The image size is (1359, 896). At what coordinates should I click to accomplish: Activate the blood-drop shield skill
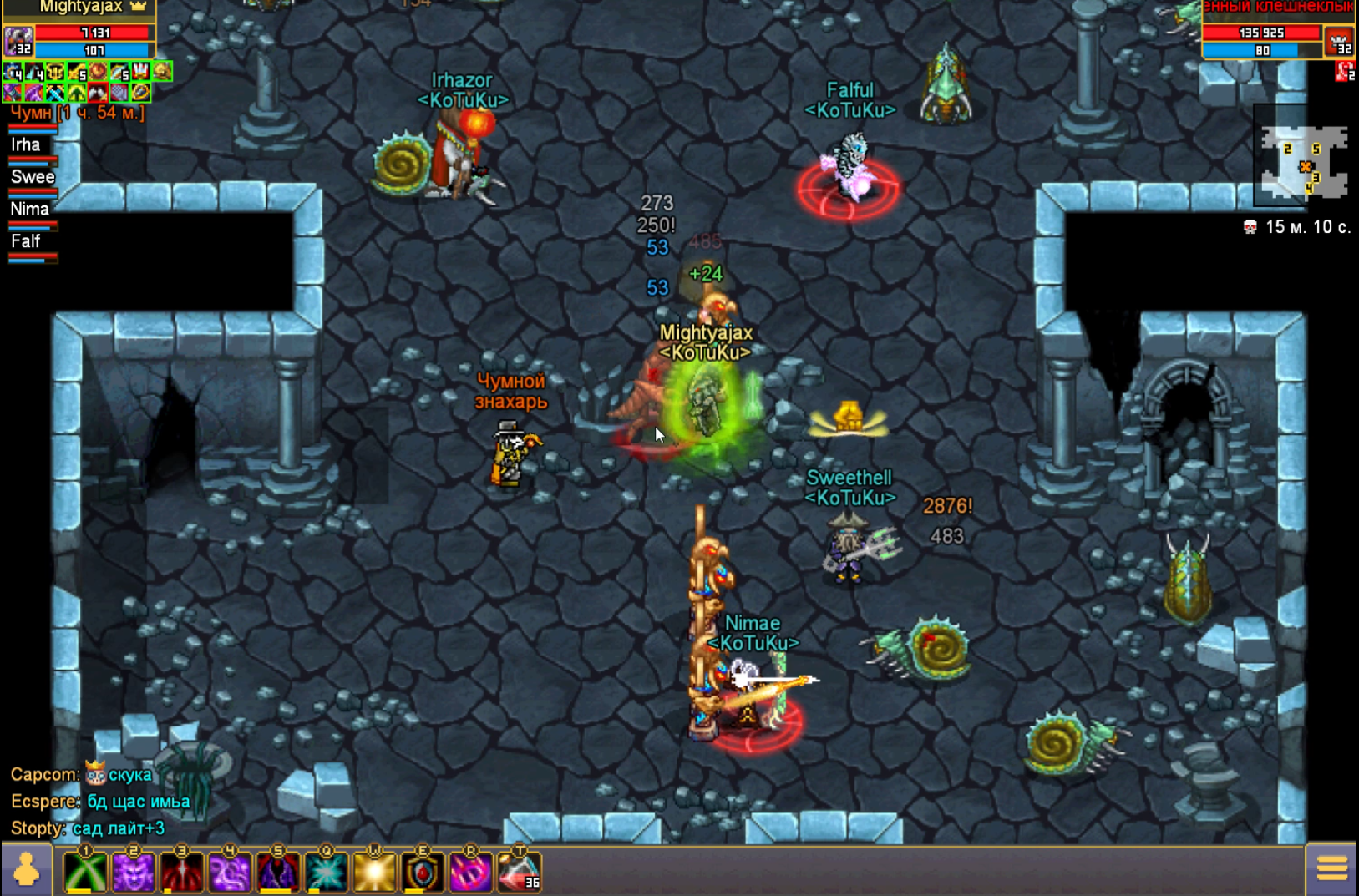point(423,873)
